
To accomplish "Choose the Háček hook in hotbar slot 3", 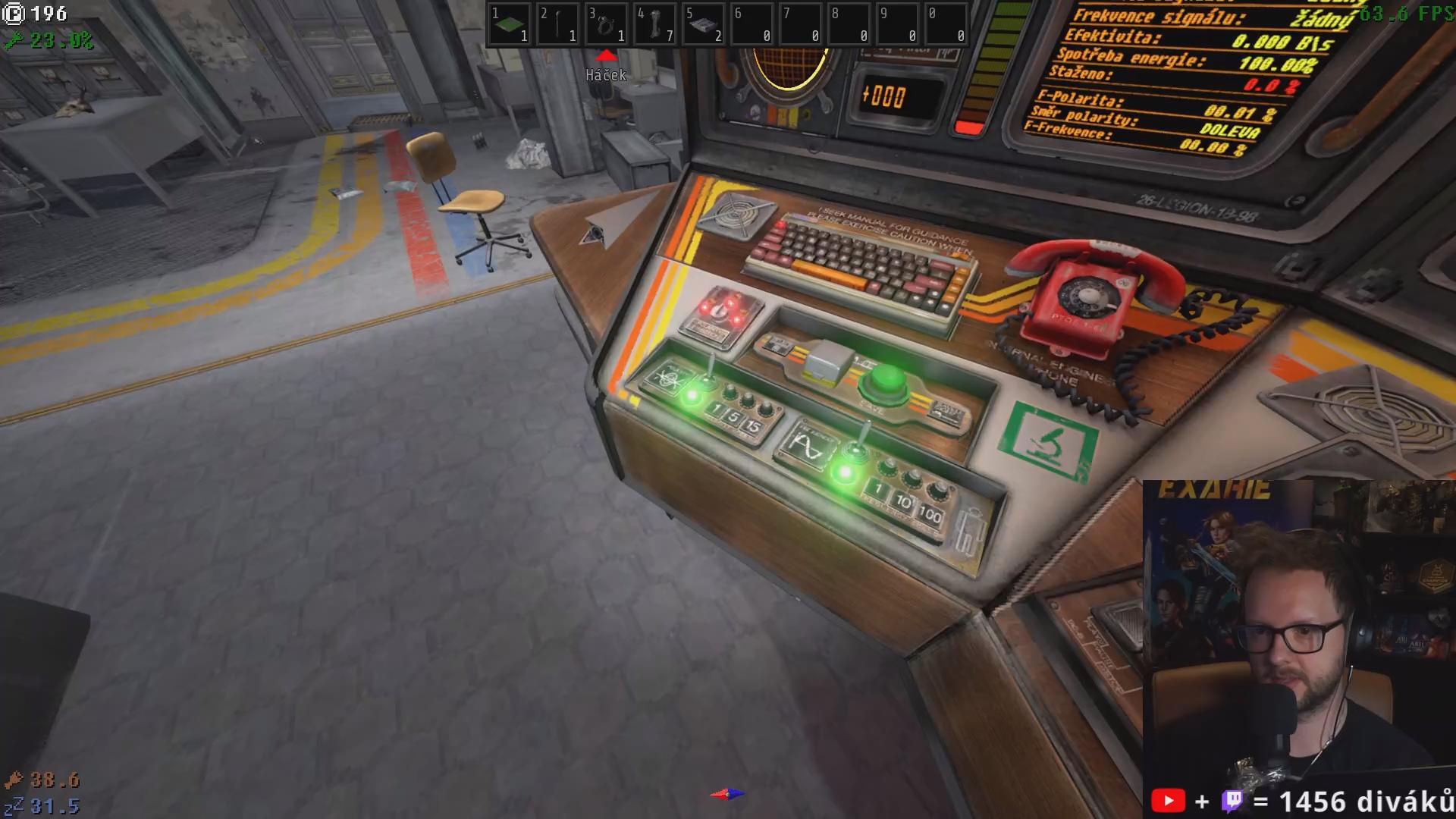I will [606, 25].
